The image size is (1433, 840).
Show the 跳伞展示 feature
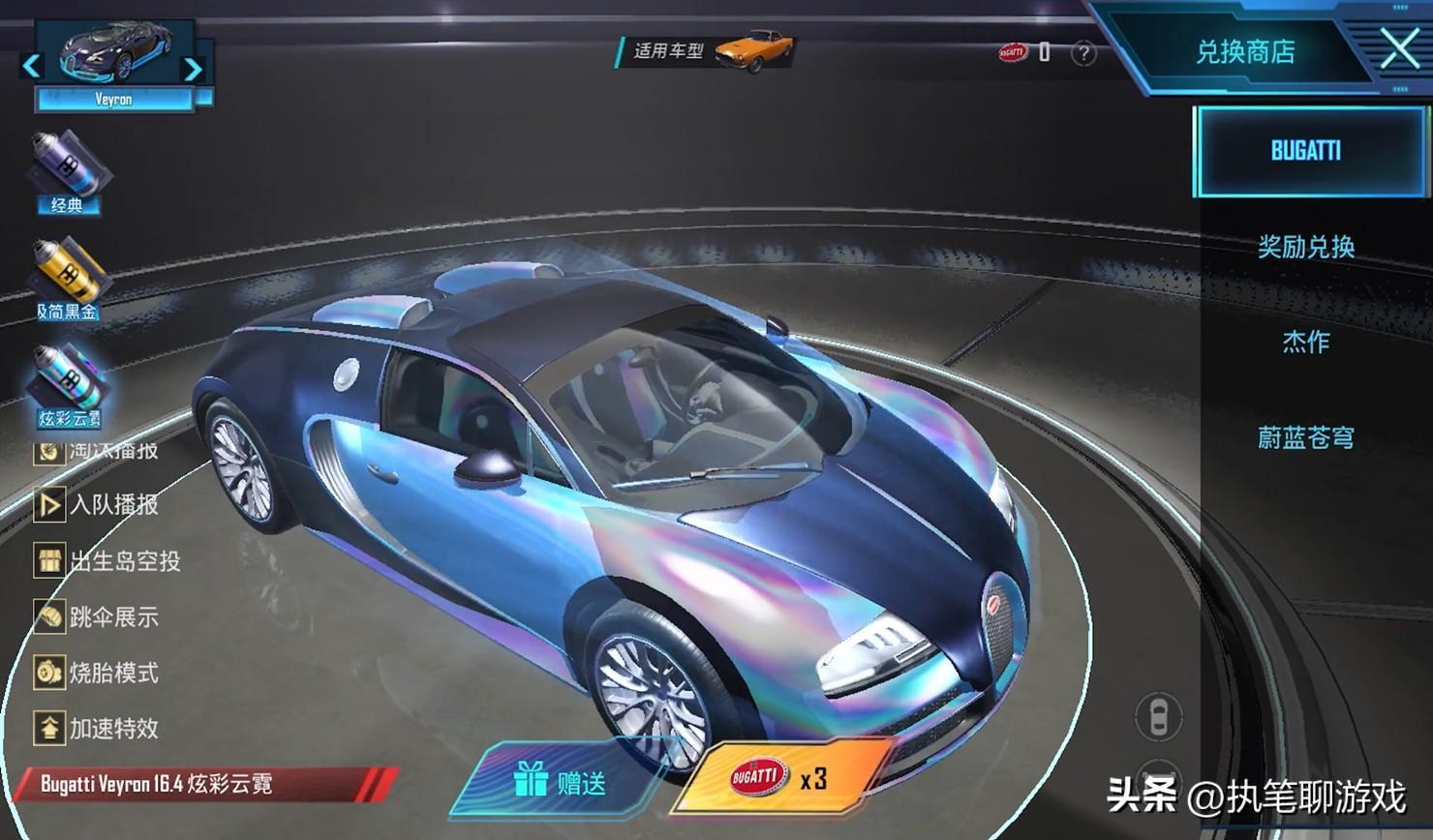97,616
